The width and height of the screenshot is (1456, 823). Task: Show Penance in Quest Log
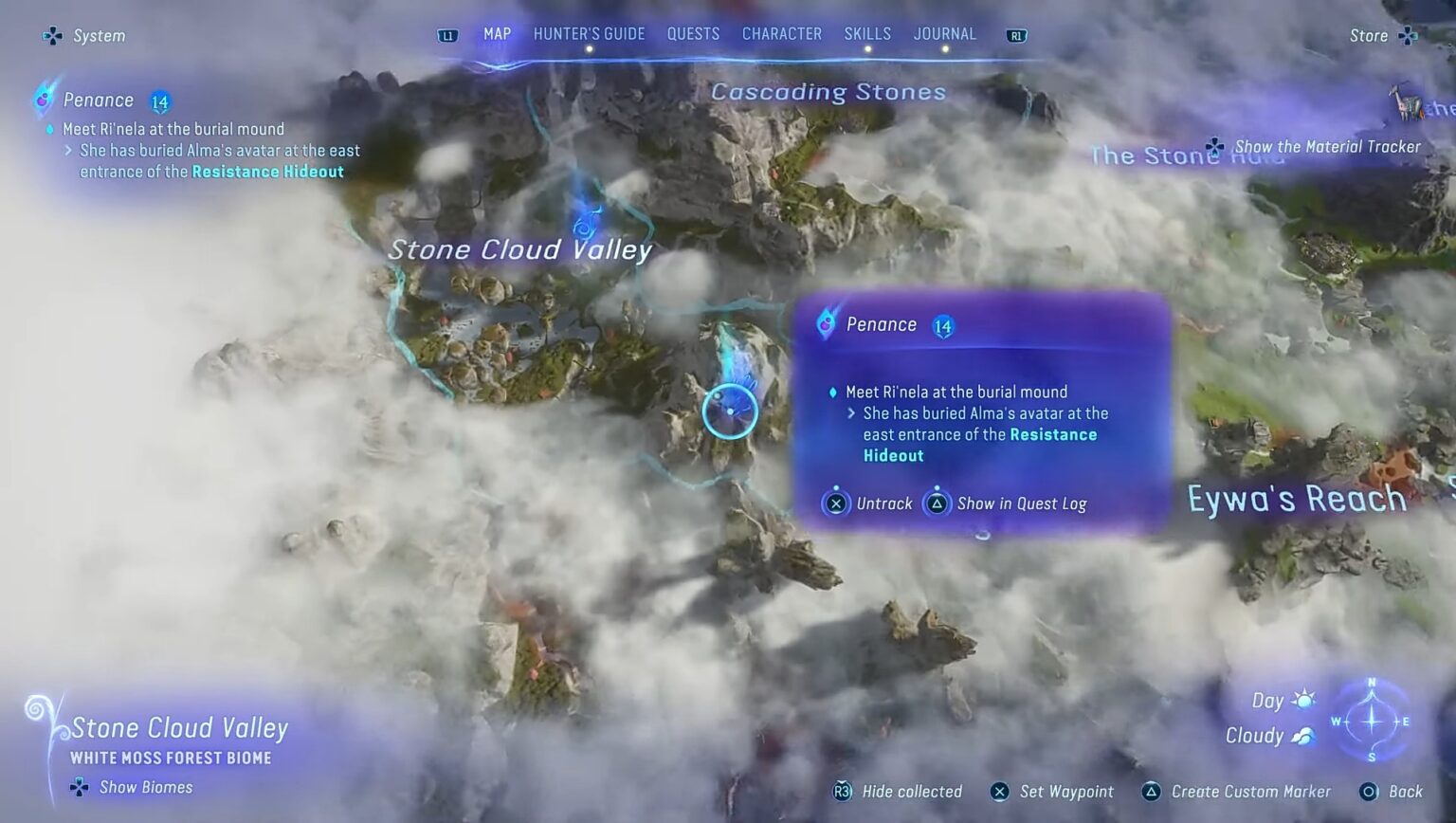pos(937,503)
